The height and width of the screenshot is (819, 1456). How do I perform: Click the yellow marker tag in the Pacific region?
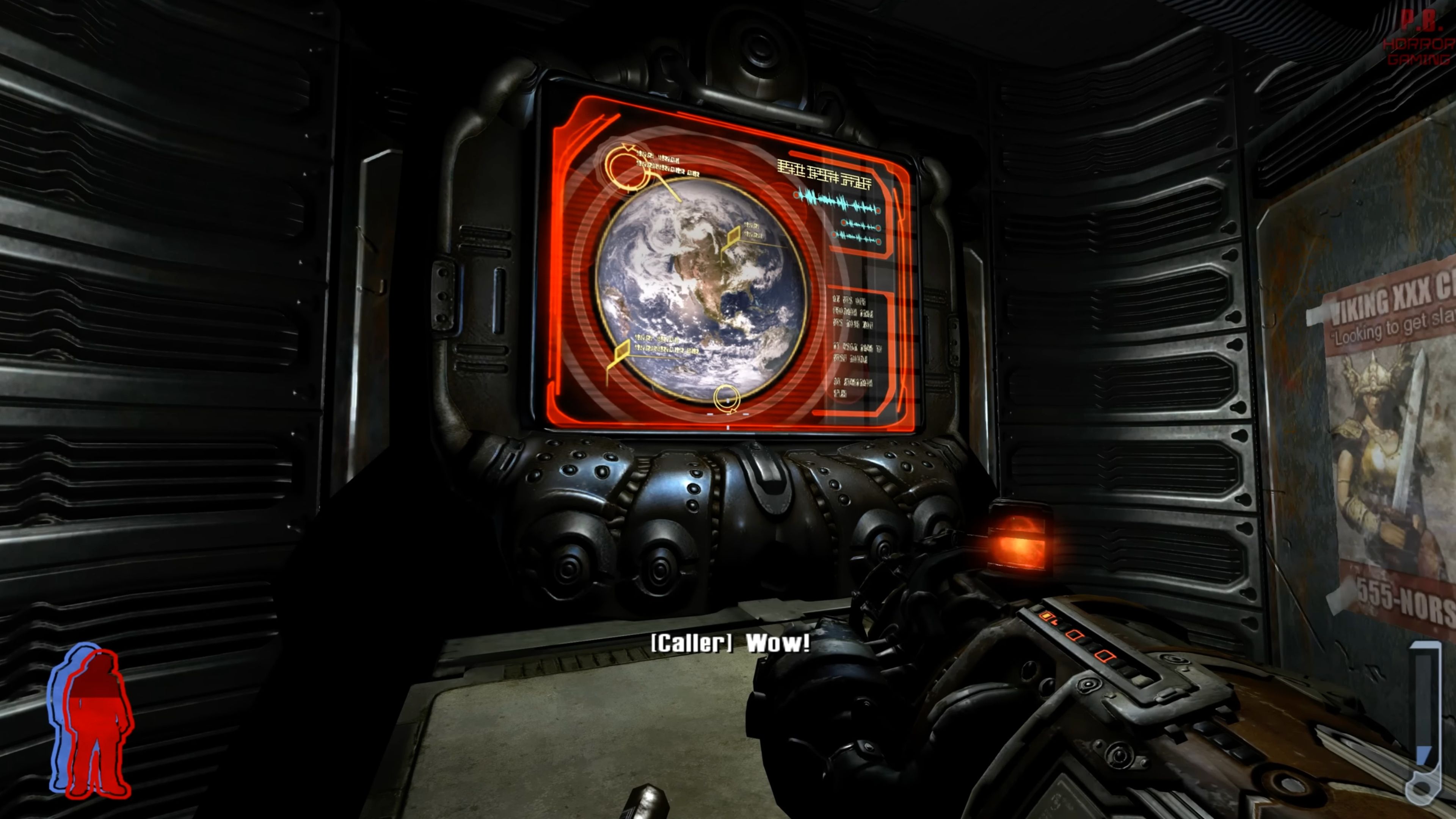click(623, 349)
